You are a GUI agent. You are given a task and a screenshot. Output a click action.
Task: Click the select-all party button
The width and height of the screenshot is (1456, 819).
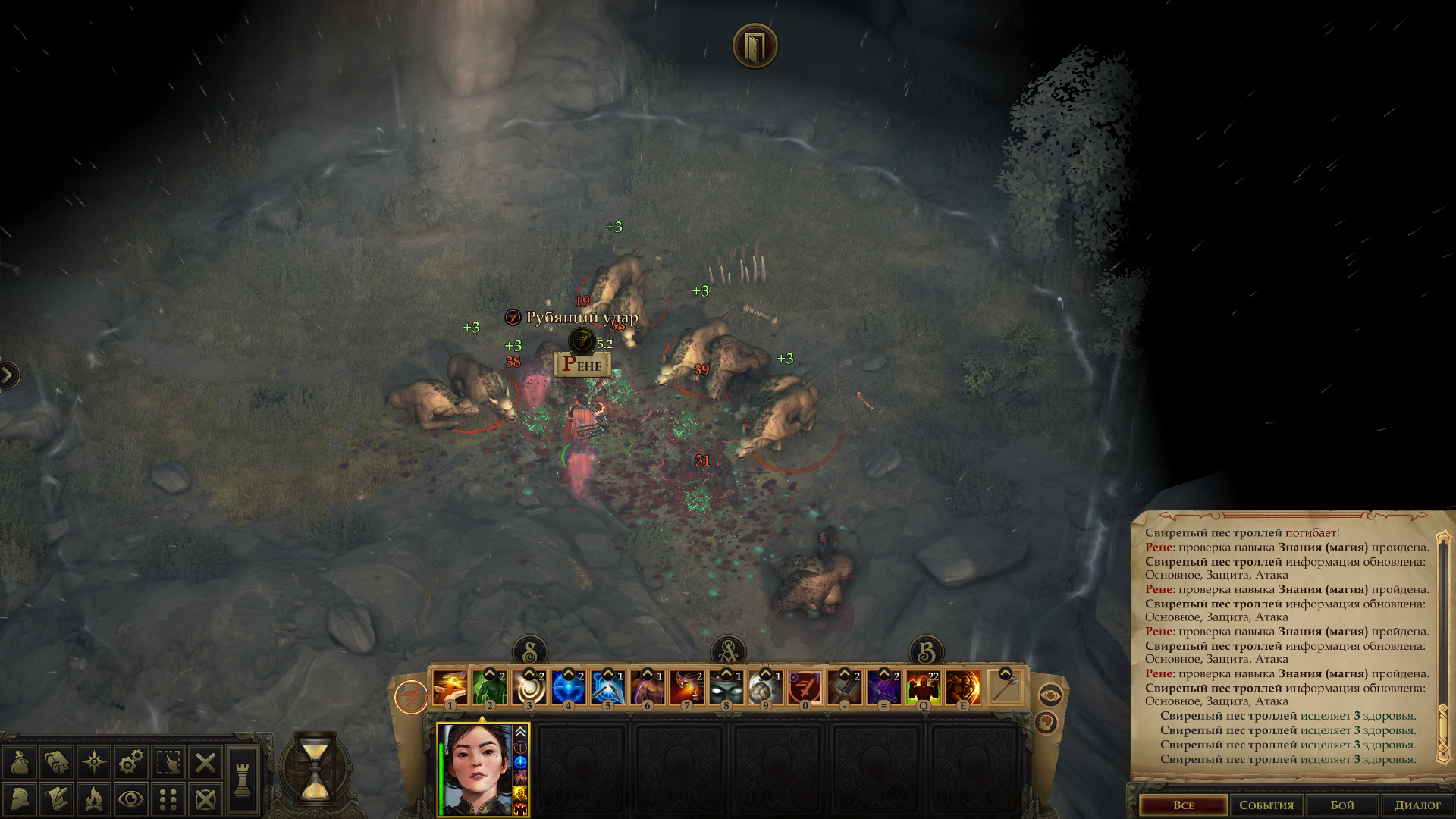point(168,762)
